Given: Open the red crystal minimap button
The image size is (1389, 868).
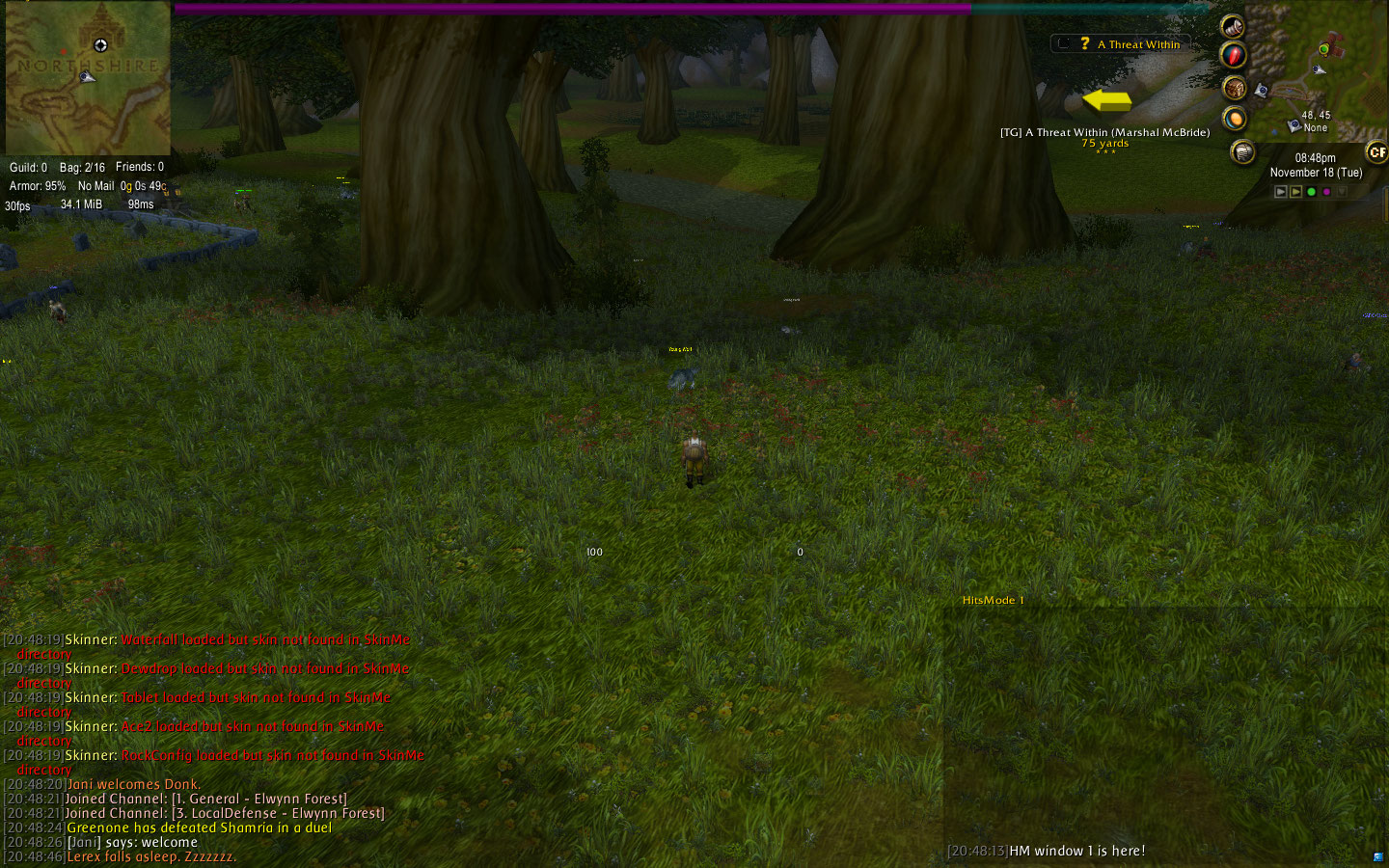Looking at the screenshot, I should tap(1234, 55).
